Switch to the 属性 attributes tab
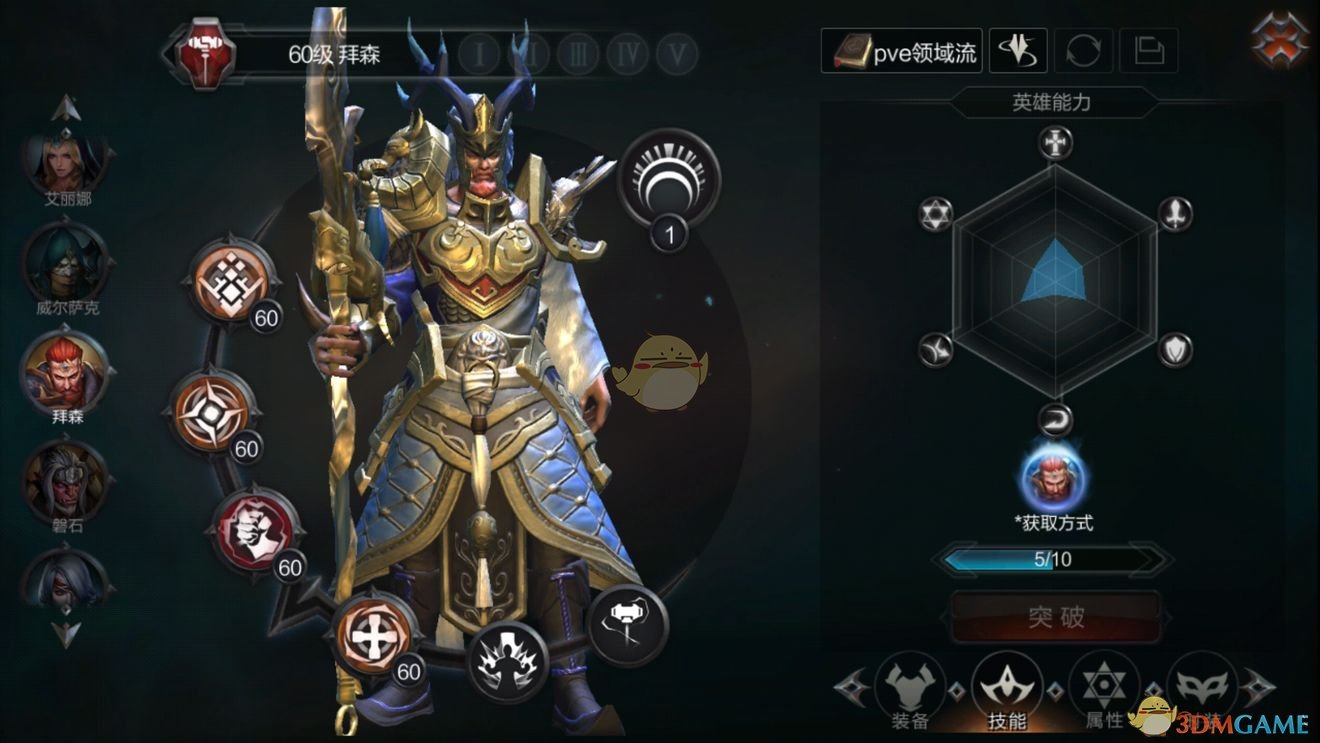 coord(1104,692)
